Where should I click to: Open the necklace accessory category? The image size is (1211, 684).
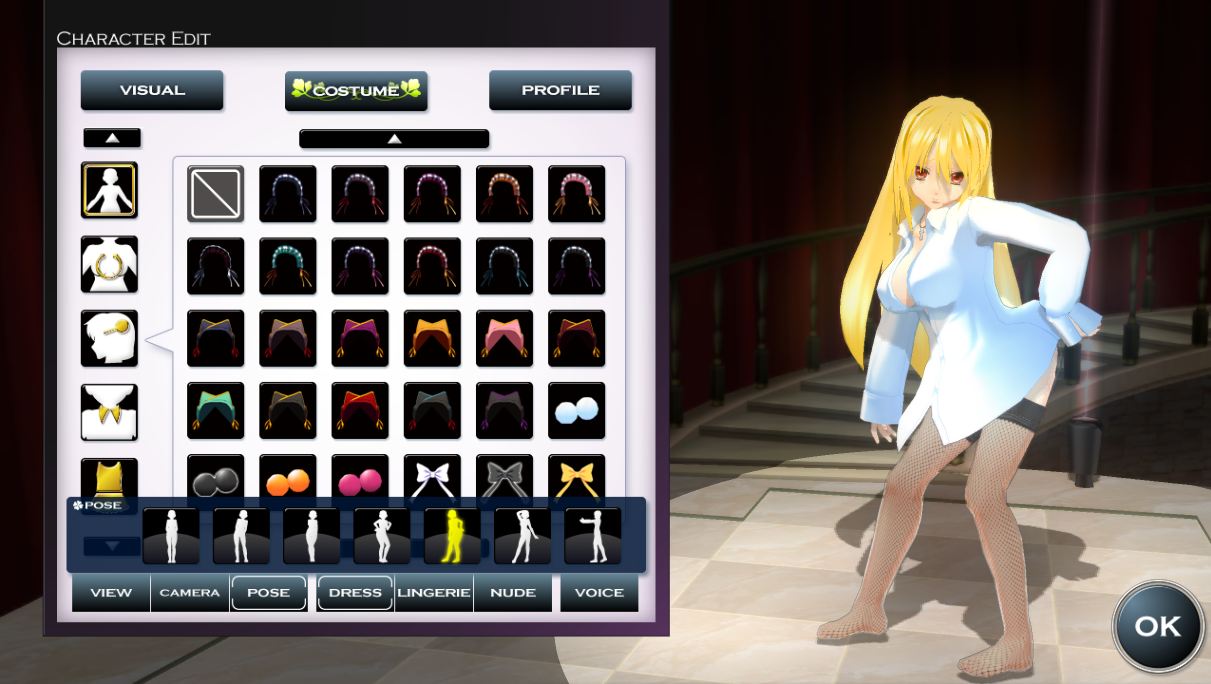[x=109, y=264]
